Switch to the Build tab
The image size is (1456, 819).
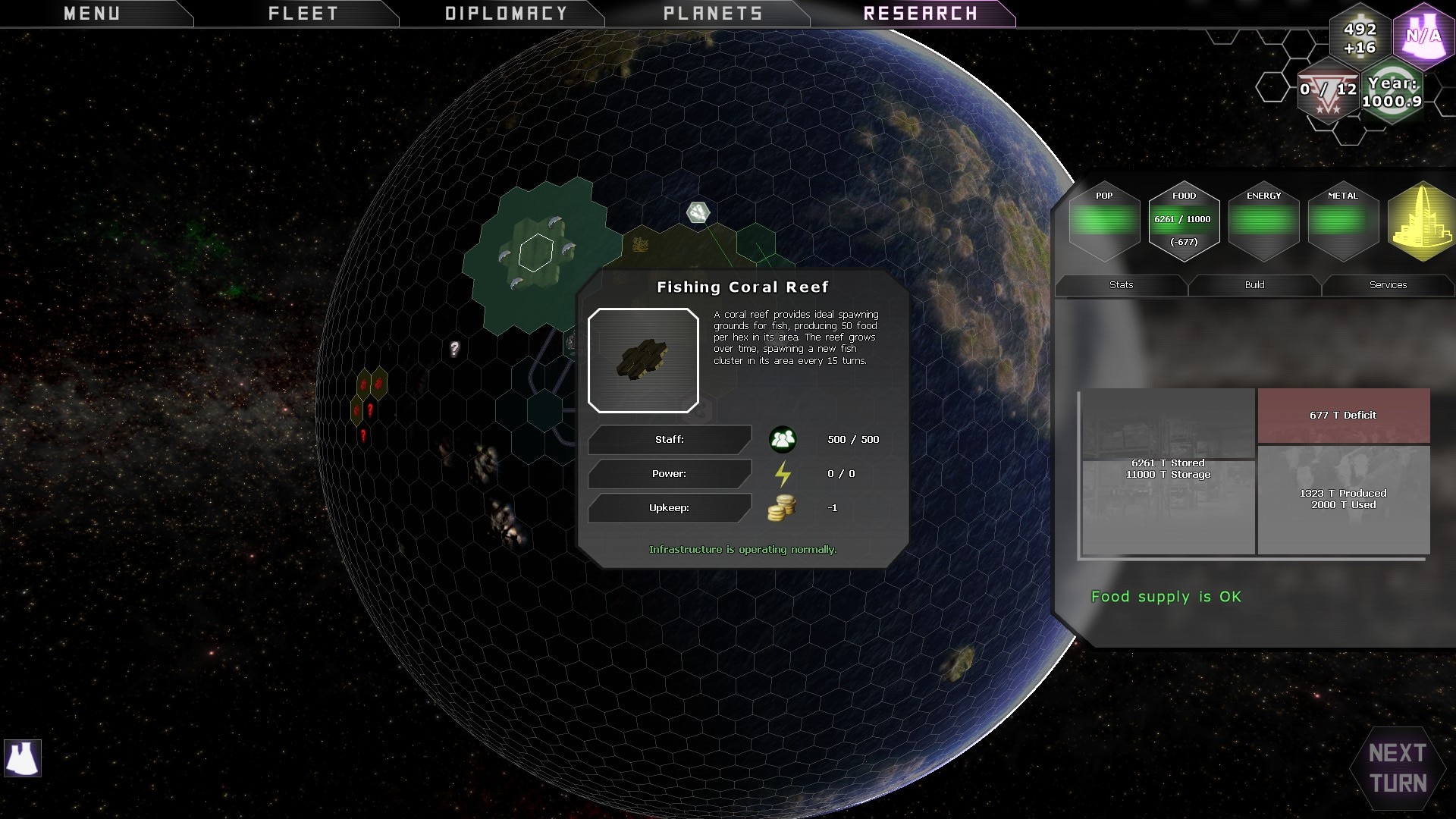(x=1254, y=285)
